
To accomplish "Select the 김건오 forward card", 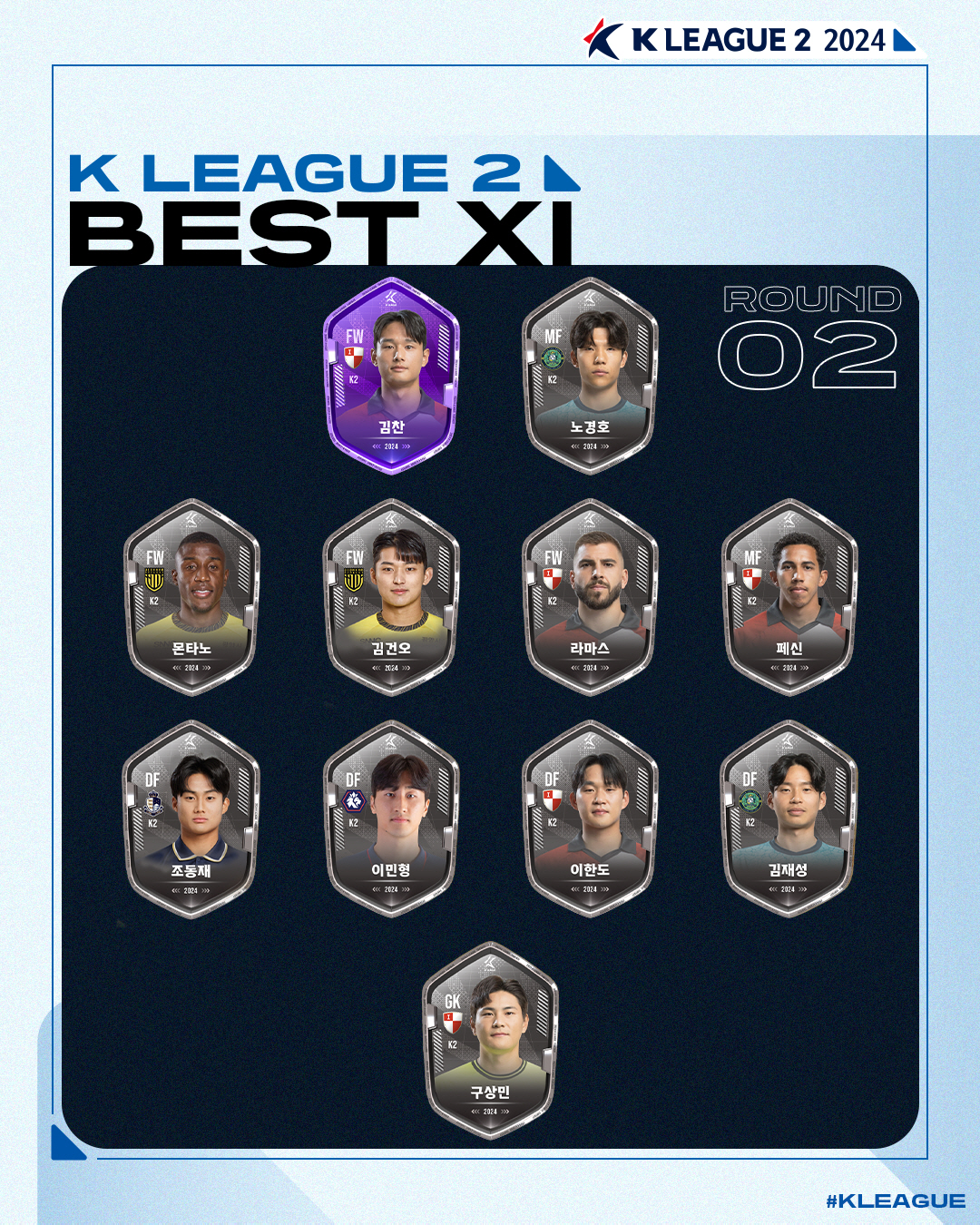I will [x=391, y=597].
